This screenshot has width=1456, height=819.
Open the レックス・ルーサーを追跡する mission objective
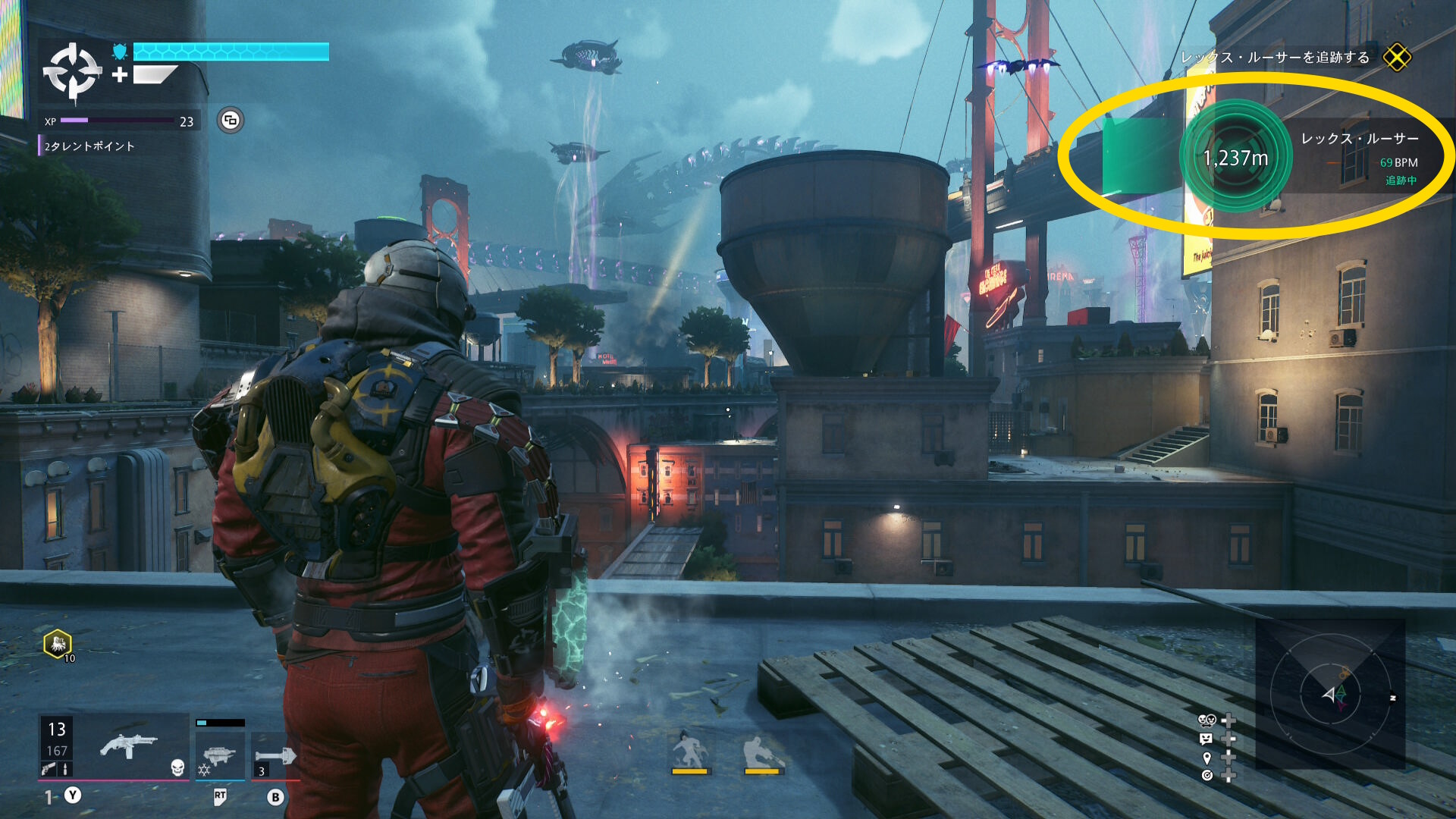coord(1275,58)
